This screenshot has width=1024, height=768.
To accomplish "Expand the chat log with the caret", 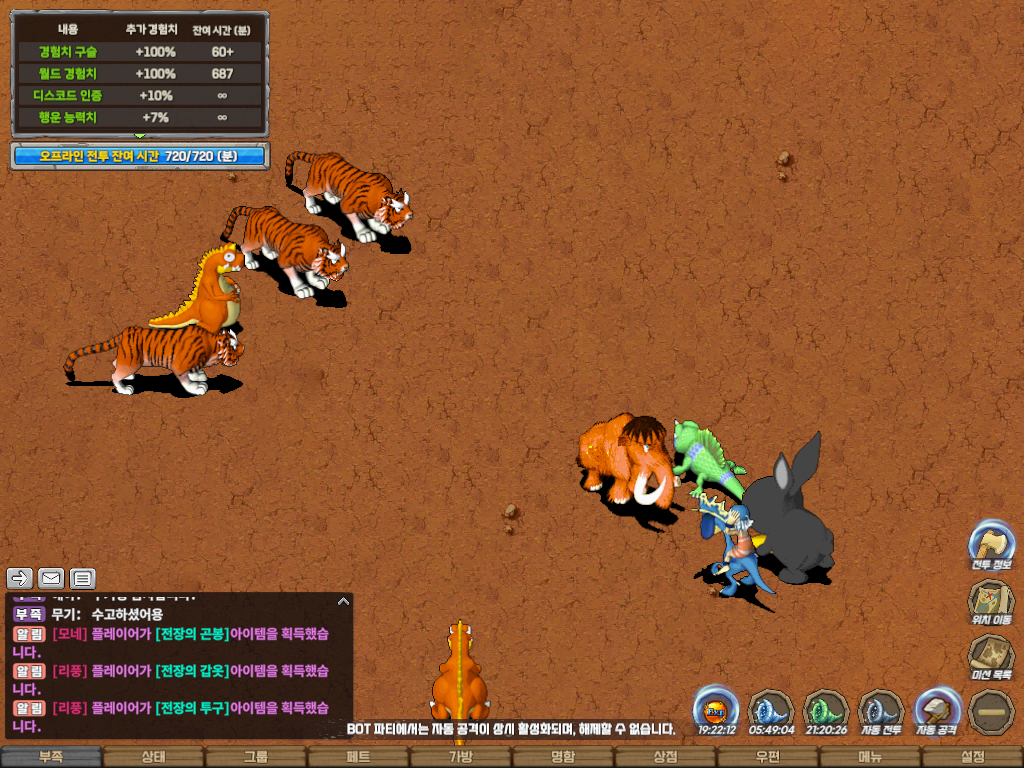I will click(343, 601).
